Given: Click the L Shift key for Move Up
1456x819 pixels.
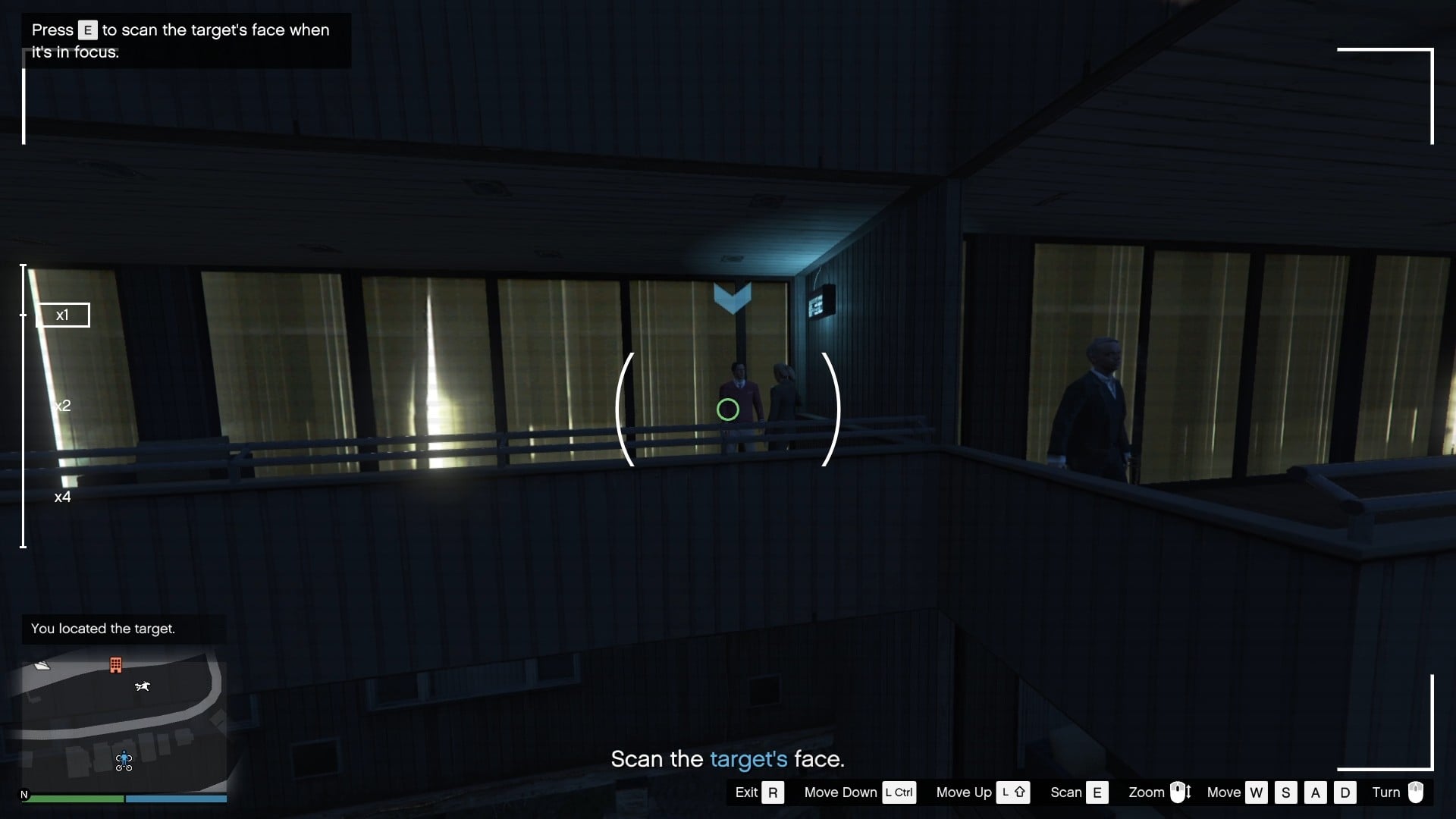Looking at the screenshot, I should [1014, 792].
